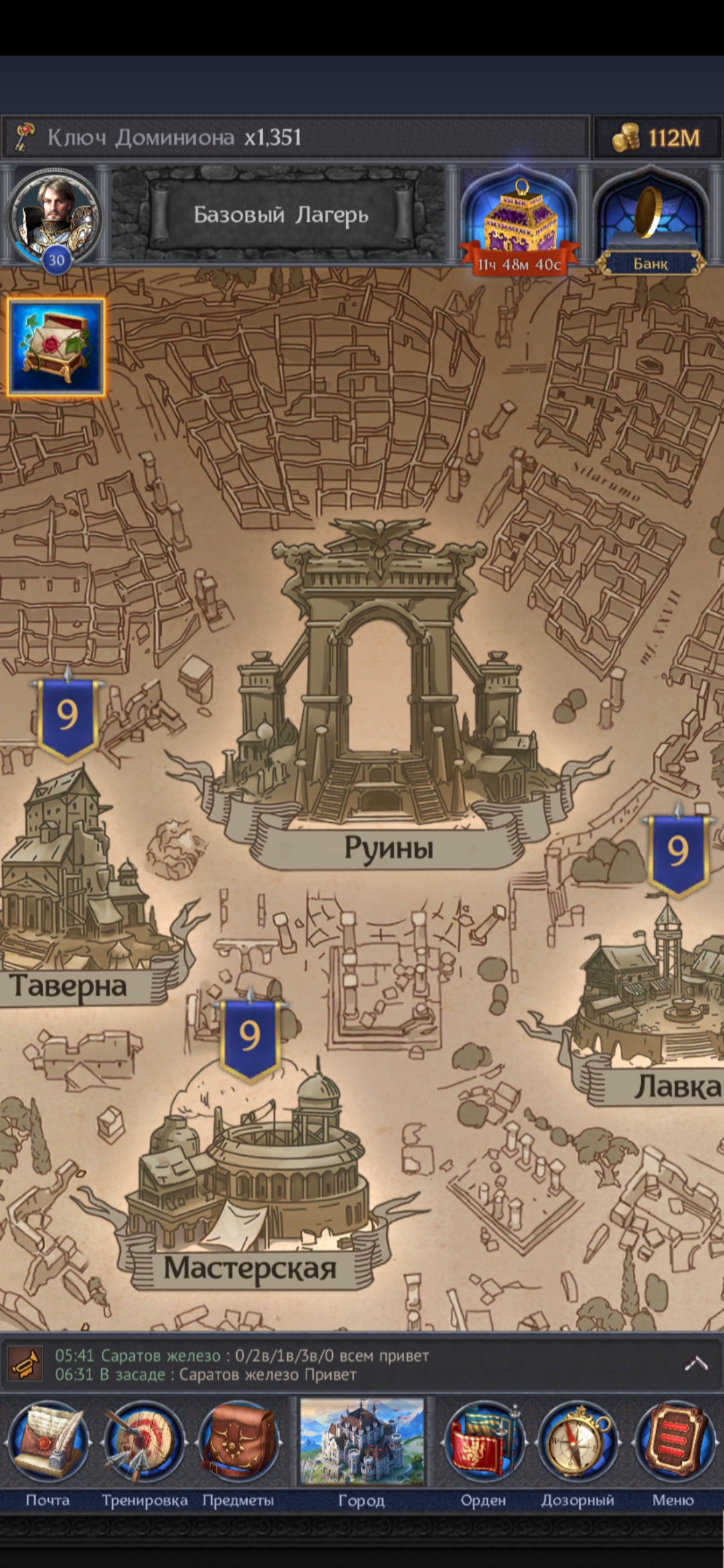The height and width of the screenshot is (1568, 724).
Task: Expand the chat panel with the arrow
Action: (695, 1364)
